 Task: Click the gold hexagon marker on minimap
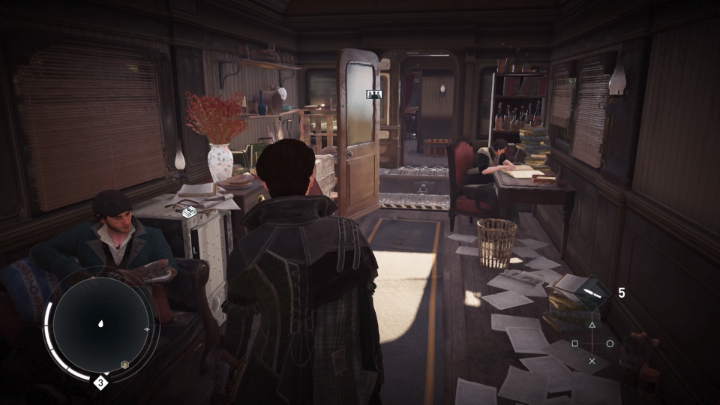coord(124,366)
